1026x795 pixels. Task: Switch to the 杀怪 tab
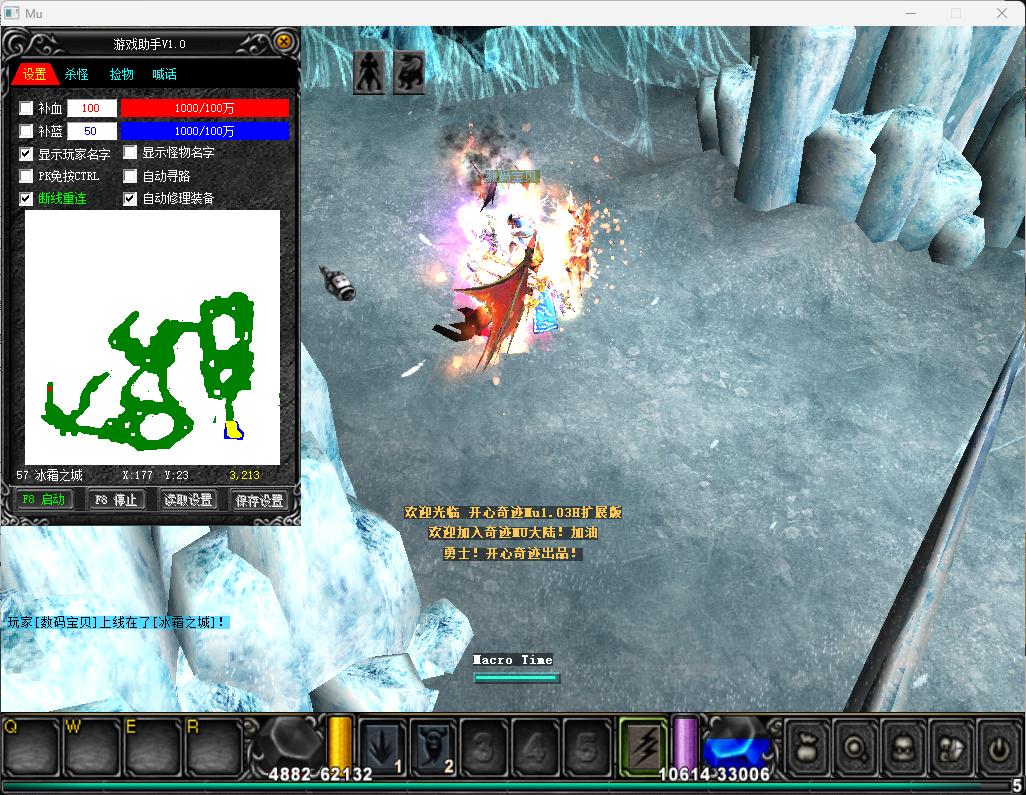[77, 74]
